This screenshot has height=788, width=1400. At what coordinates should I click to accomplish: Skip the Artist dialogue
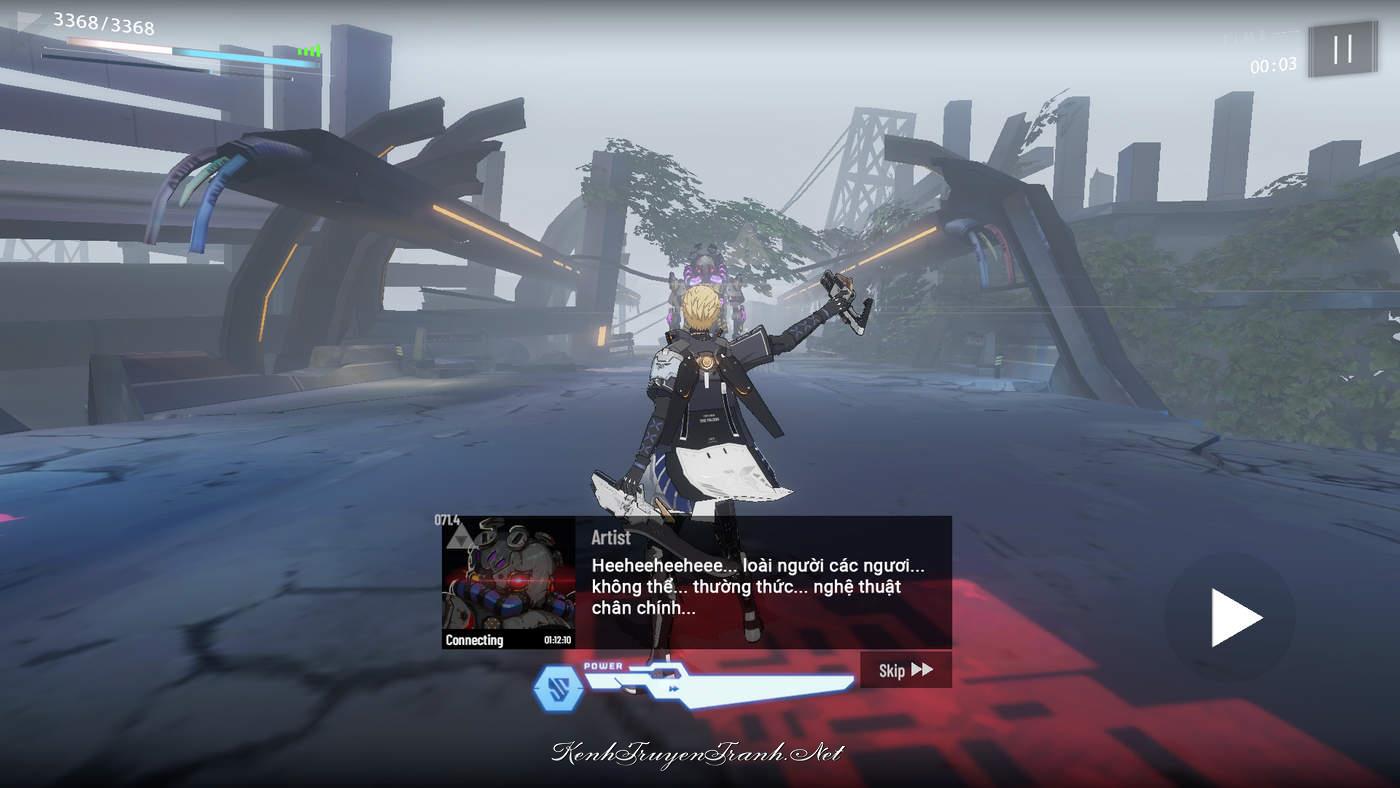point(905,670)
